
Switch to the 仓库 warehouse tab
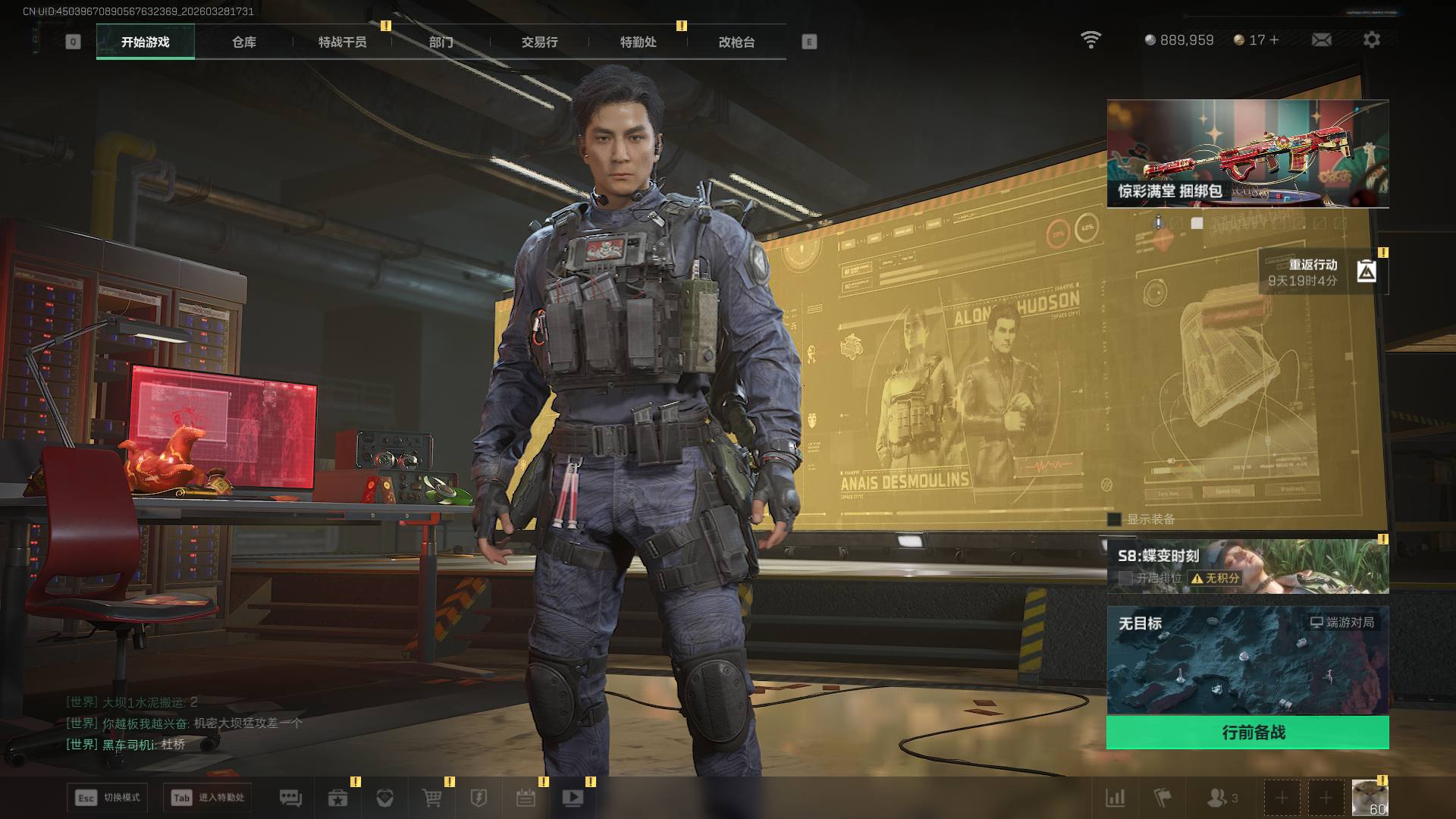pyautogui.click(x=243, y=42)
